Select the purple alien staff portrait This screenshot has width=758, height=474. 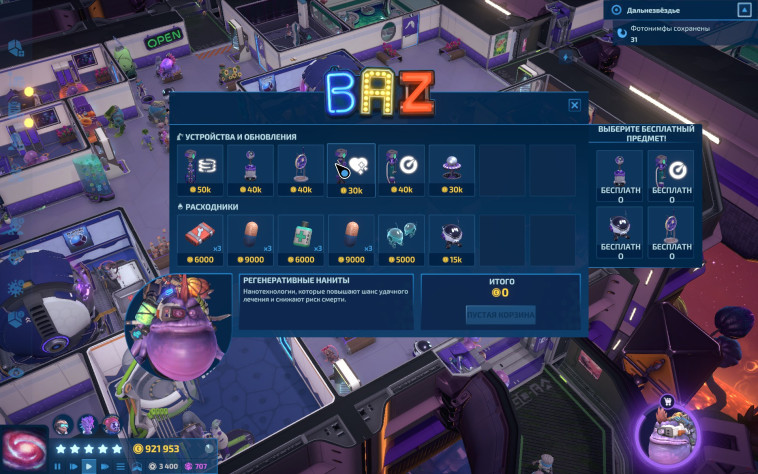point(87,424)
